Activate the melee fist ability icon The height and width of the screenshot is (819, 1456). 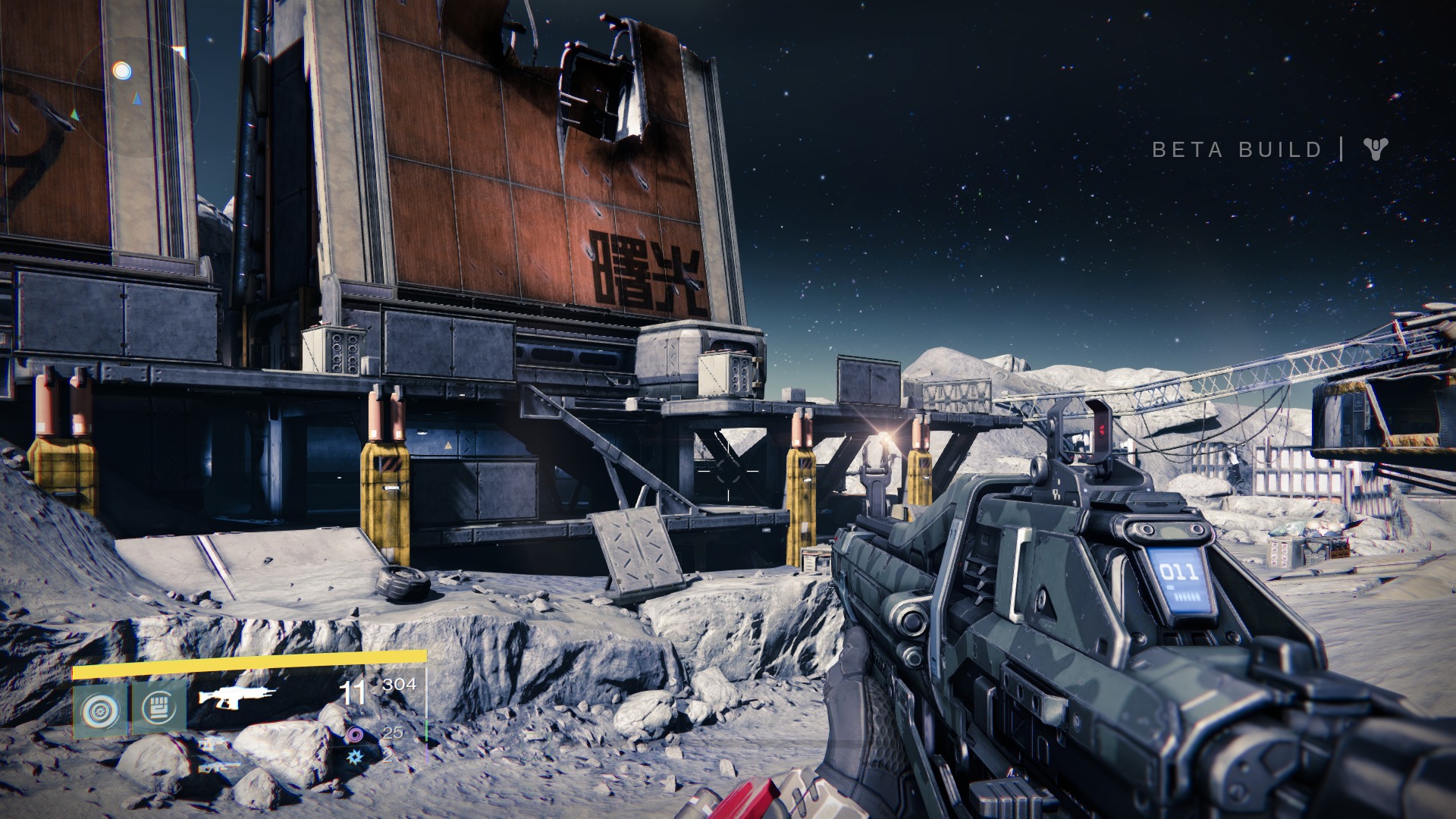159,708
